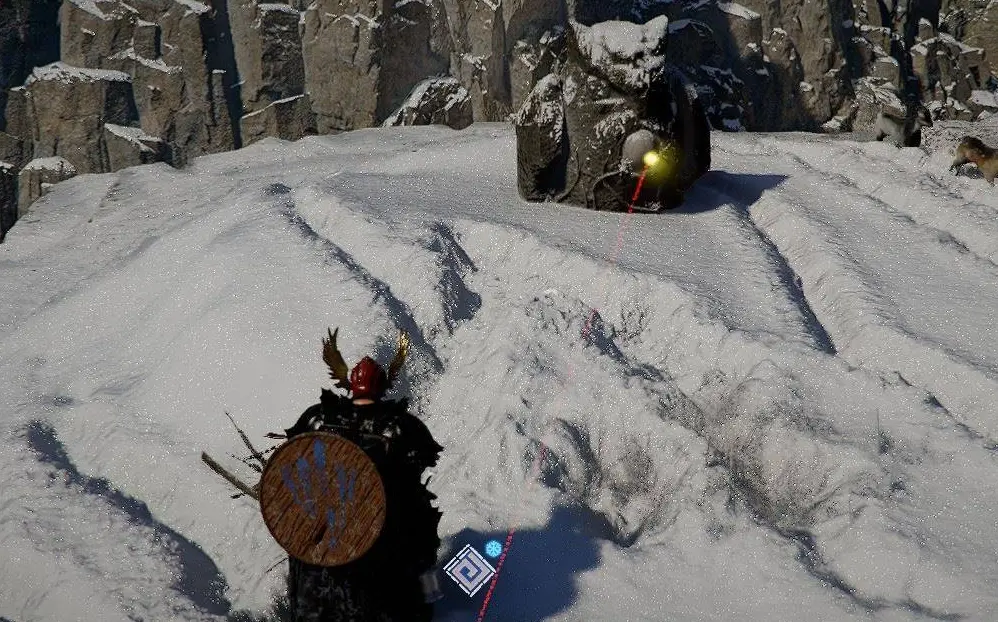Click the blue snowflake frost icon
Image resolution: width=998 pixels, height=622 pixels.
pos(493,548)
